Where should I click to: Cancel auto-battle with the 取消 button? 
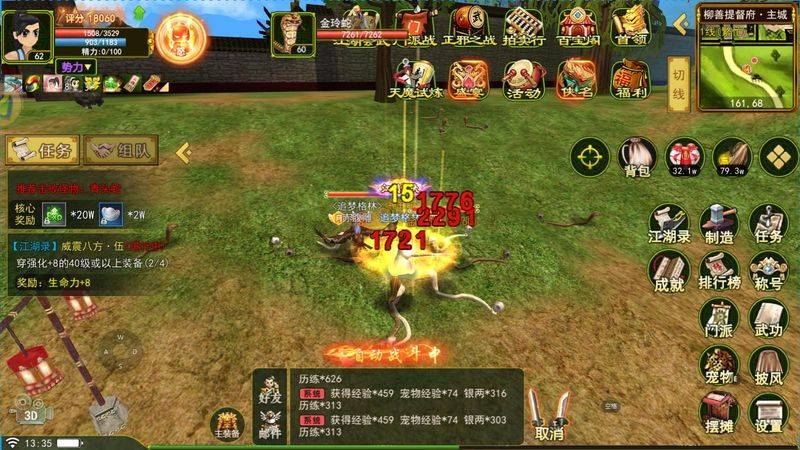(x=548, y=414)
